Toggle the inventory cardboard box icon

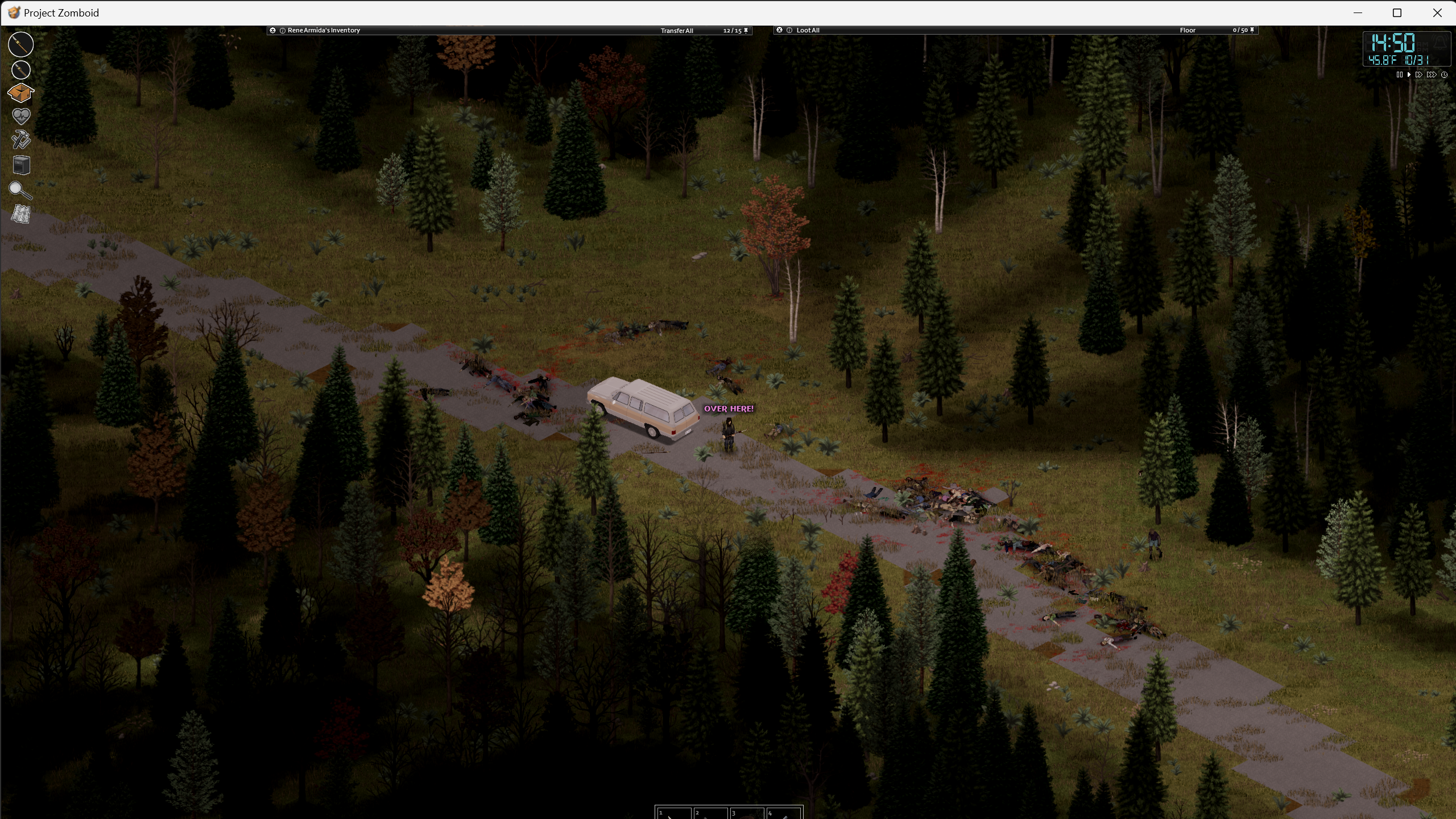21,93
